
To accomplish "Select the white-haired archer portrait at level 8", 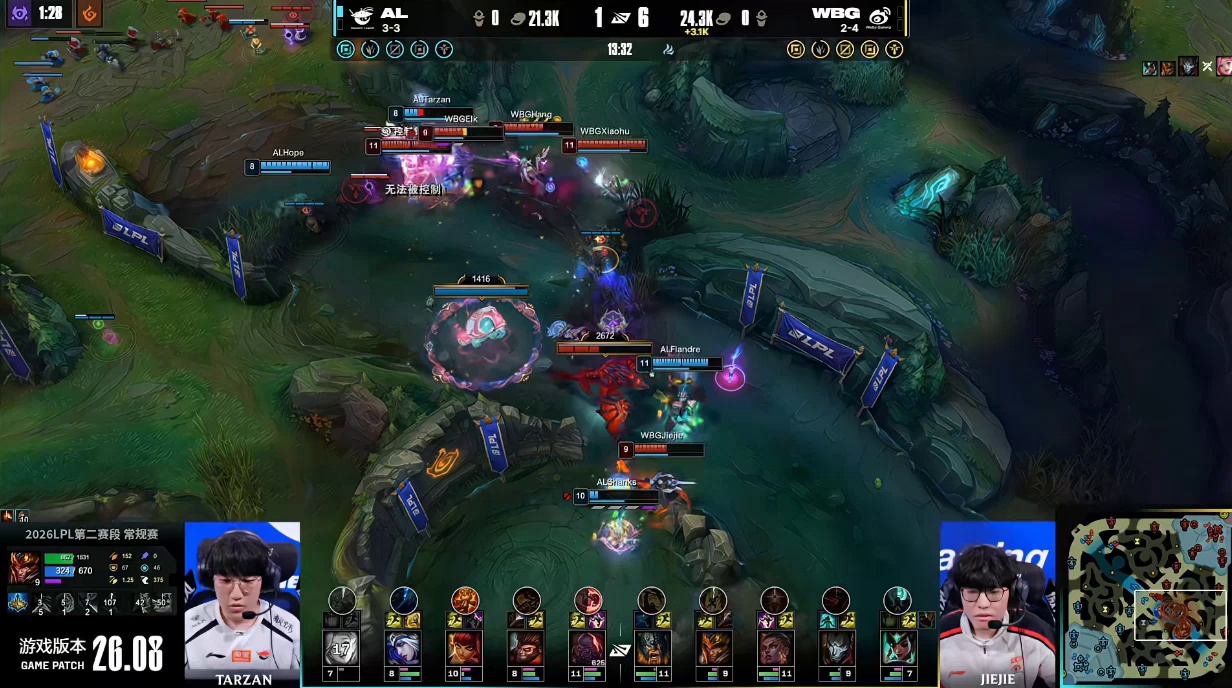I will pos(404,648).
